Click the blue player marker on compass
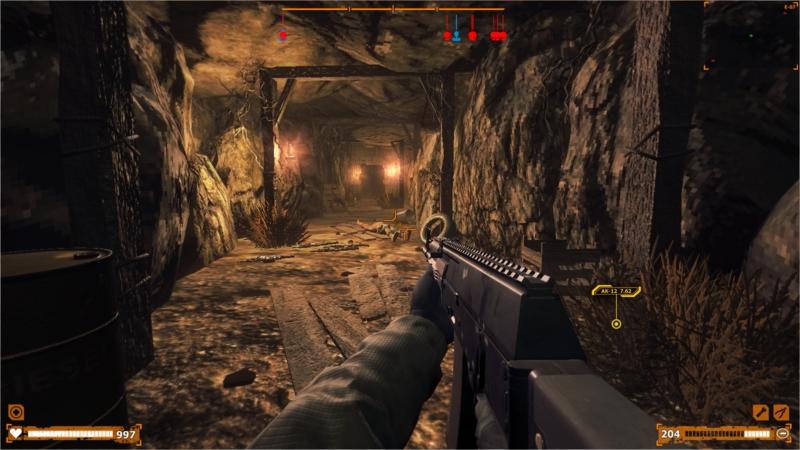Viewport: 800px width, 450px height. [x=456, y=35]
